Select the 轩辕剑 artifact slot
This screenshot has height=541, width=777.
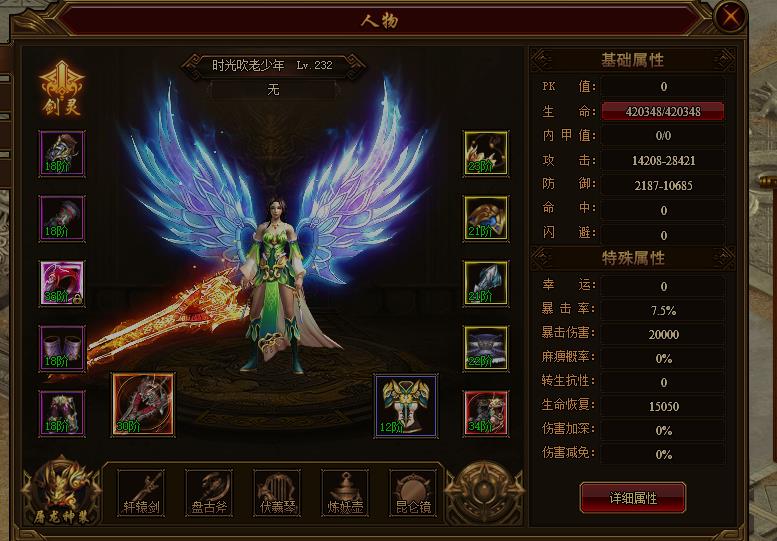[x=140, y=492]
